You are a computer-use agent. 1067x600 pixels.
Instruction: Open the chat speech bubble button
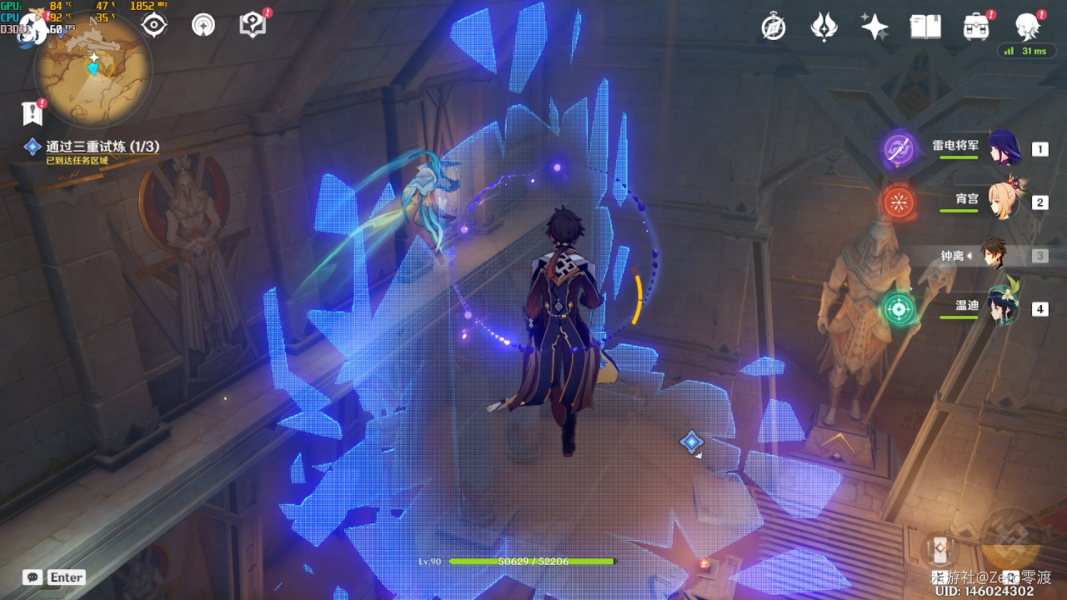click(33, 577)
